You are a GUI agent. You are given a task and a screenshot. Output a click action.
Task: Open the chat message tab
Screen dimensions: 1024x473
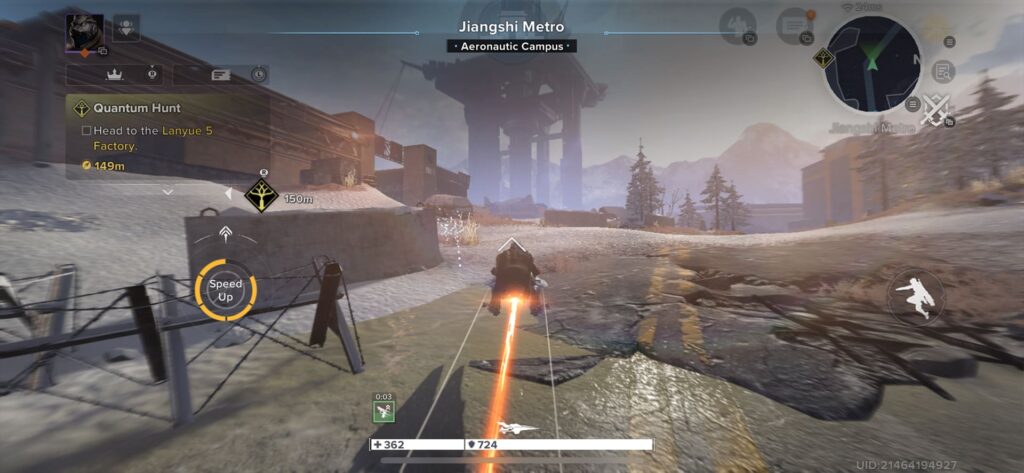pos(220,74)
